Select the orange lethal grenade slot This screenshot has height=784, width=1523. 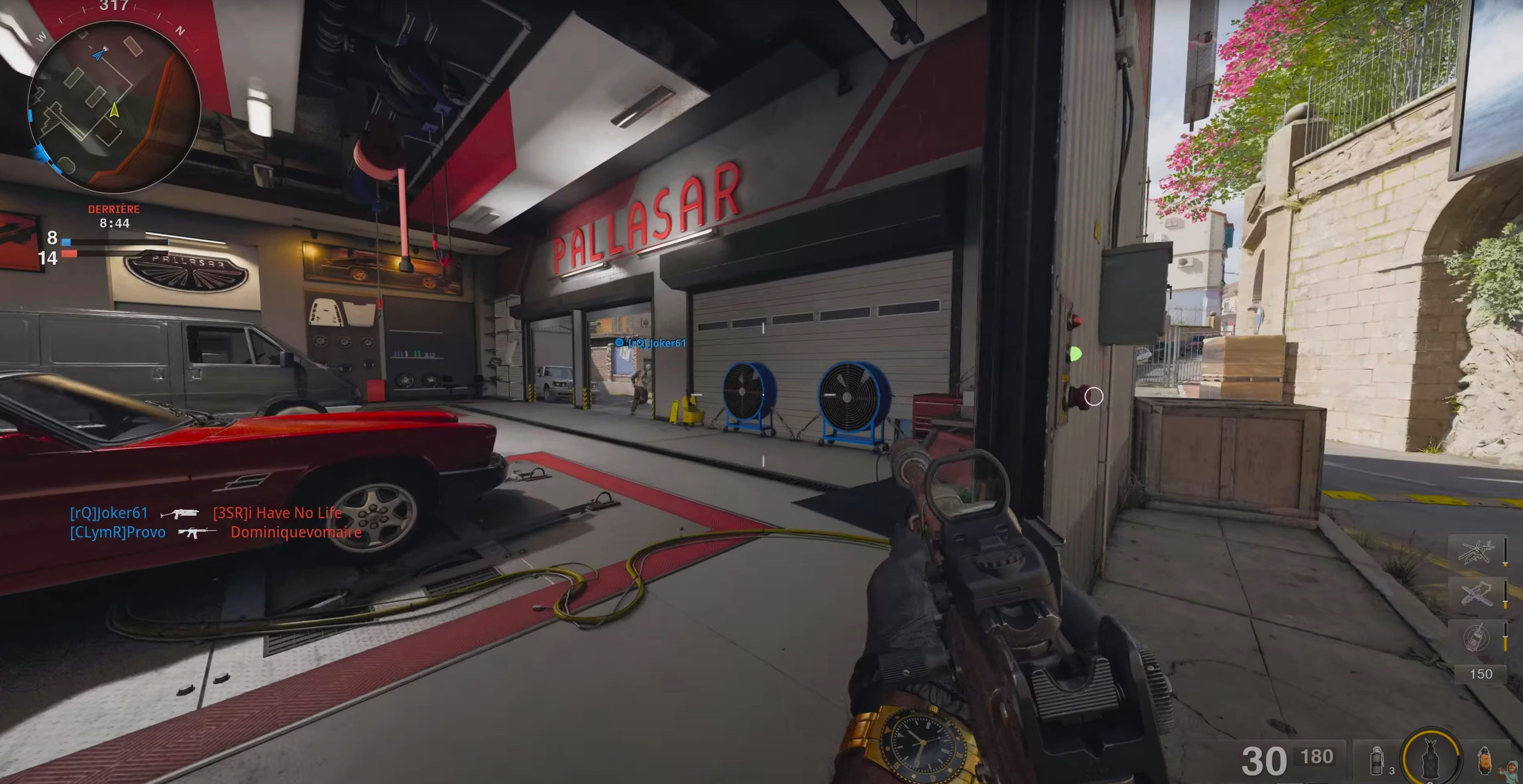(1484, 760)
